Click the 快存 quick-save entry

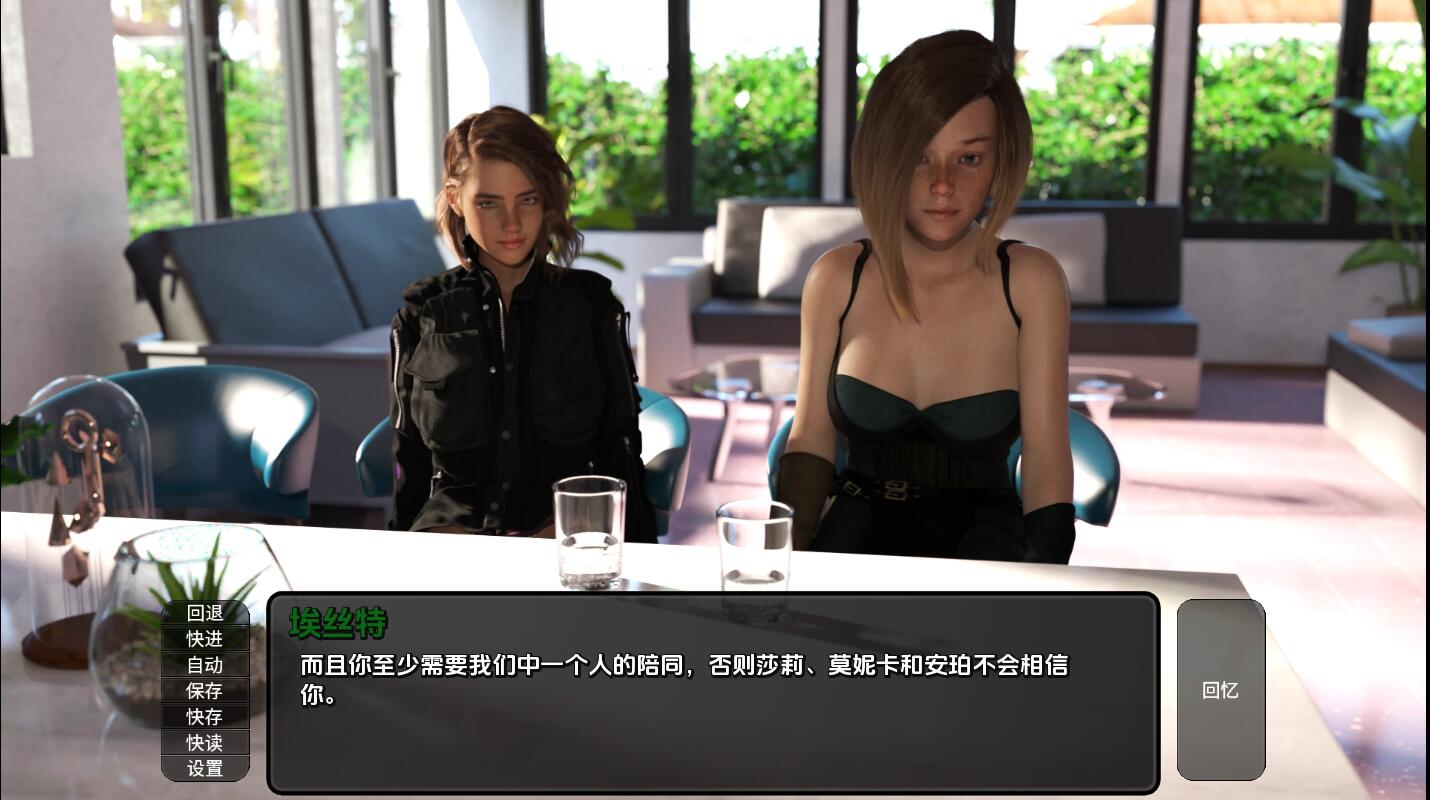click(x=204, y=716)
